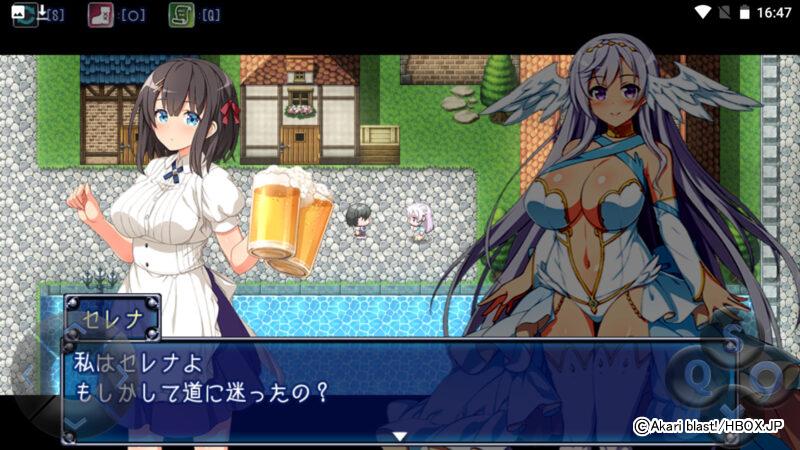Advance dialogue with the white continue arrow

(x=399, y=436)
